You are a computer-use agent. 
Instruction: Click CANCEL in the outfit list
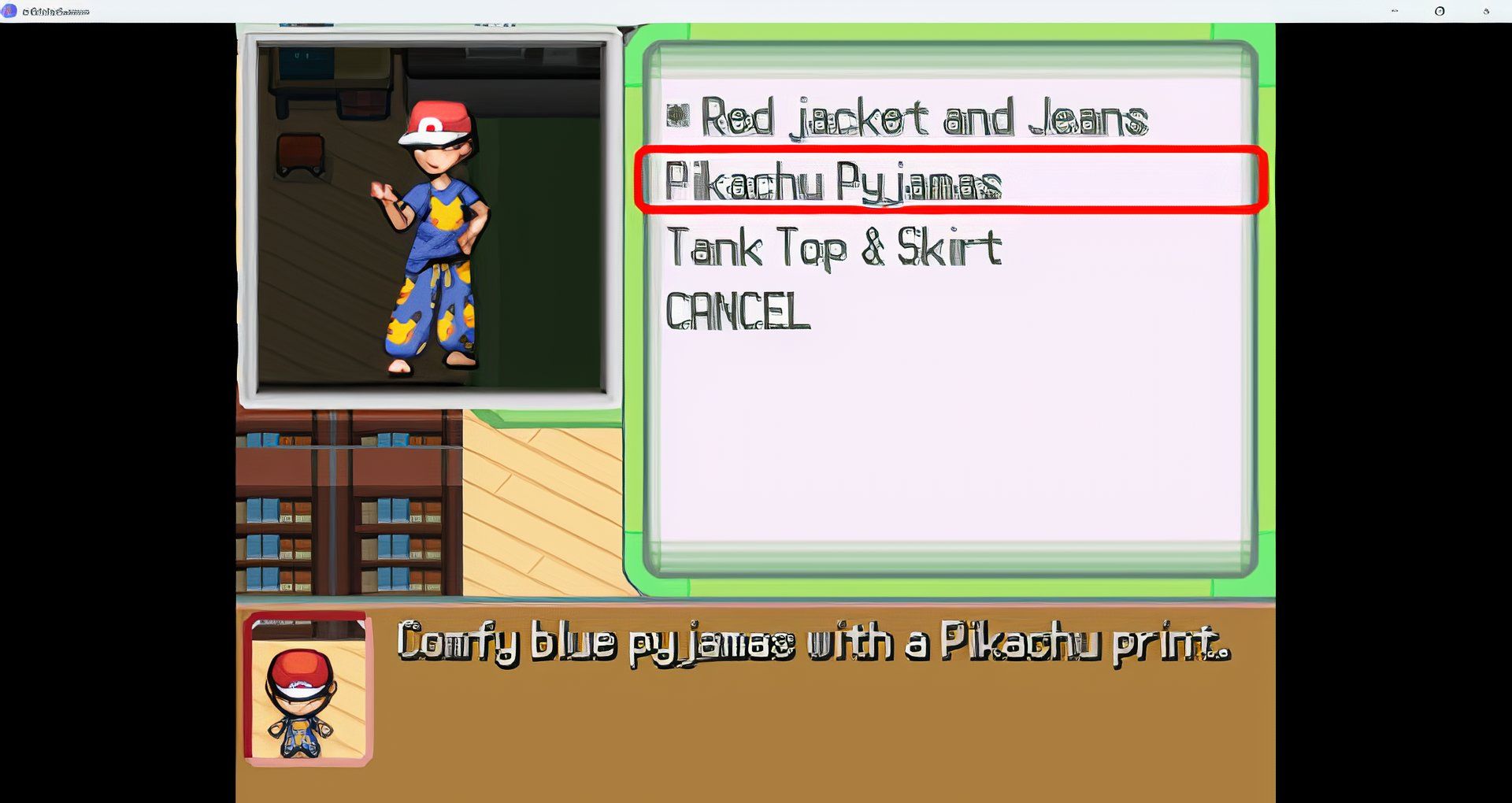click(737, 310)
